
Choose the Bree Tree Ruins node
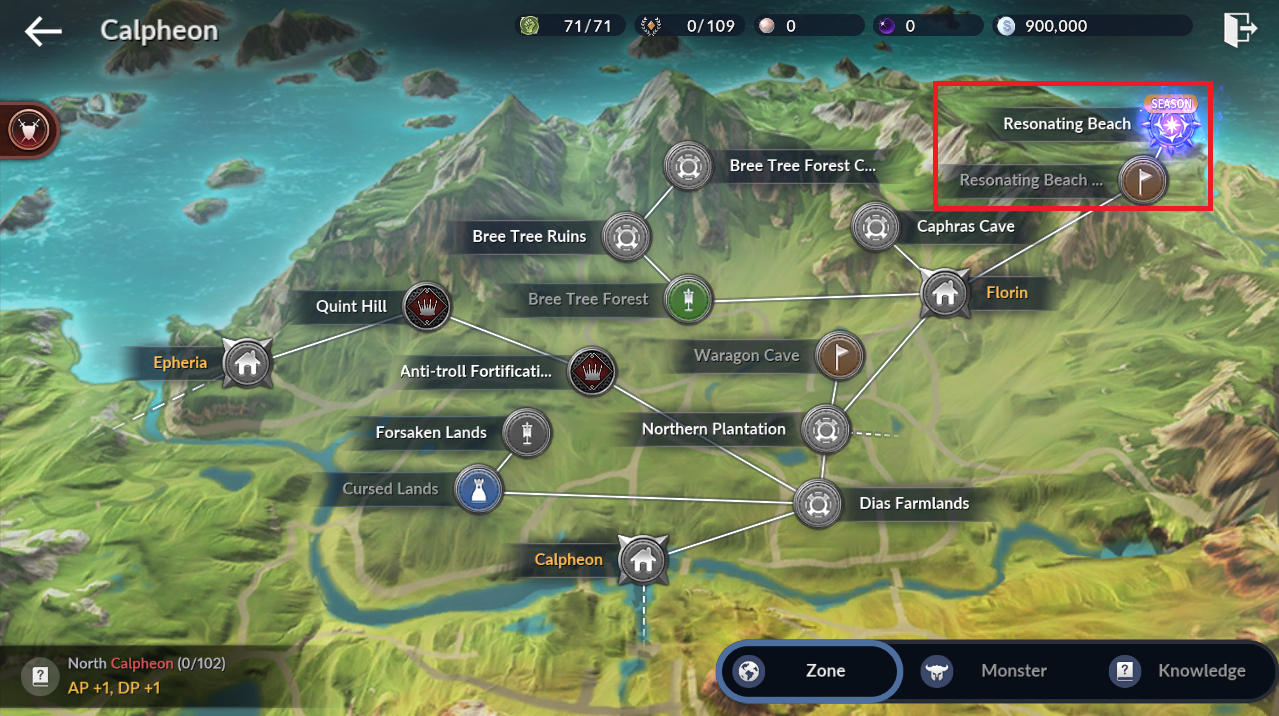click(626, 237)
